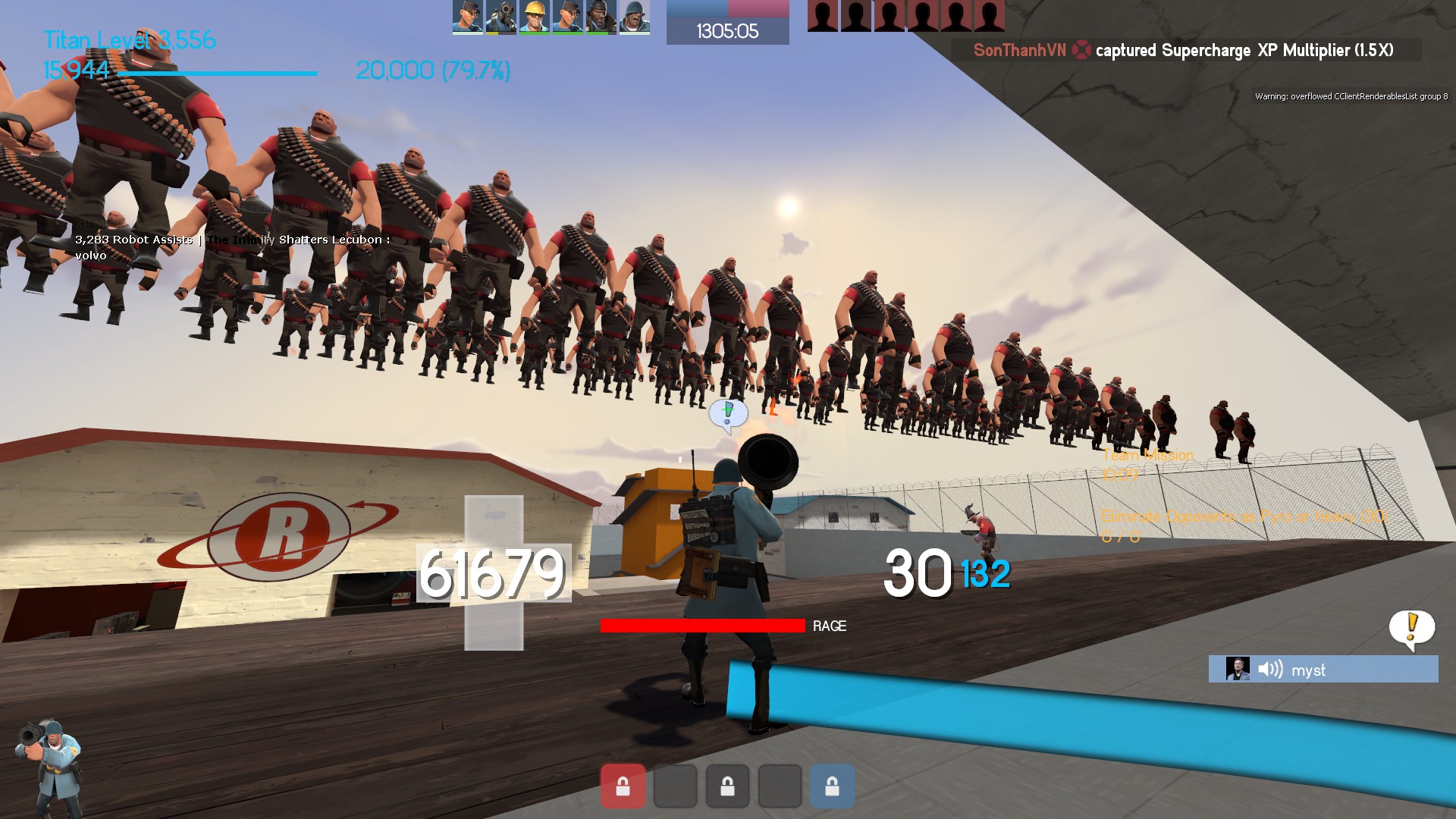Click the Soldier class portrait

49,766
